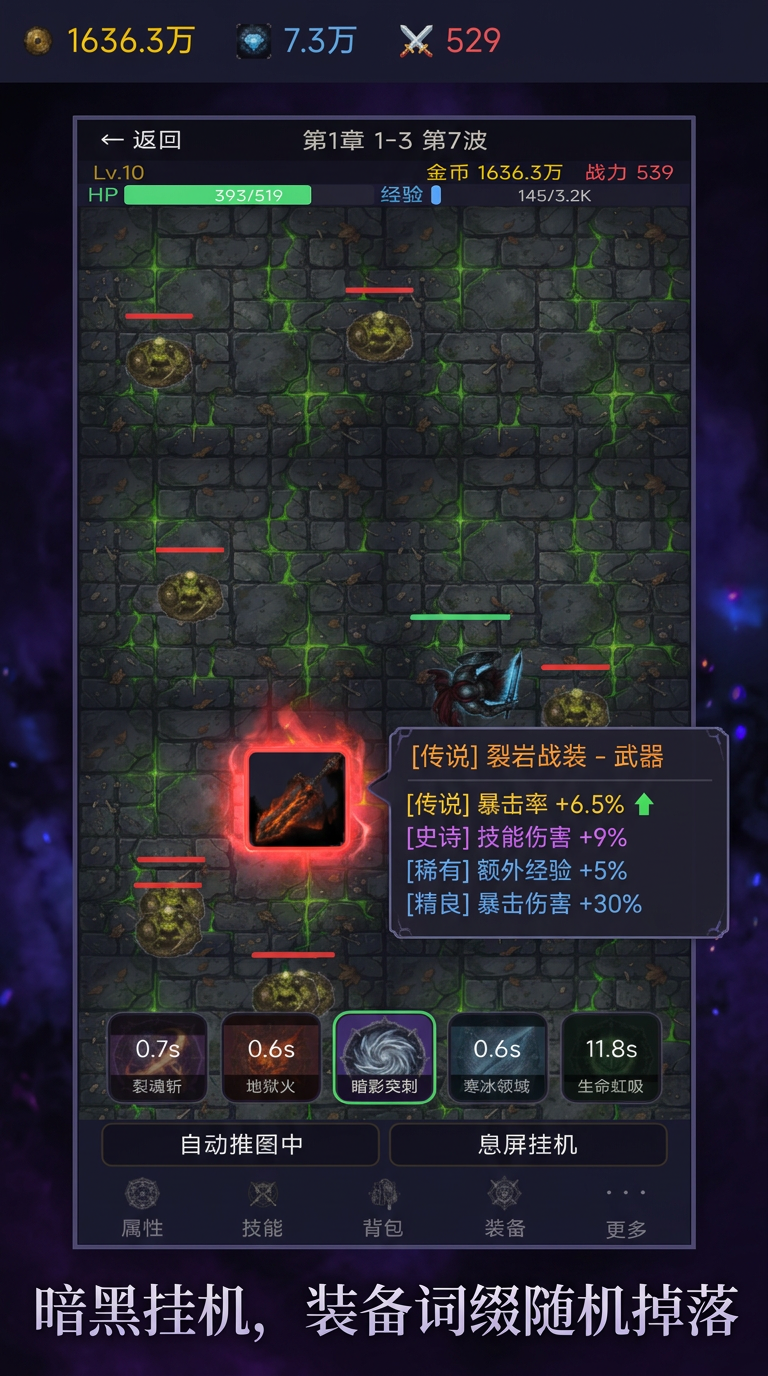The height and width of the screenshot is (1376, 768).
Task: Open the 属性 attributes tab
Action: [142, 1210]
